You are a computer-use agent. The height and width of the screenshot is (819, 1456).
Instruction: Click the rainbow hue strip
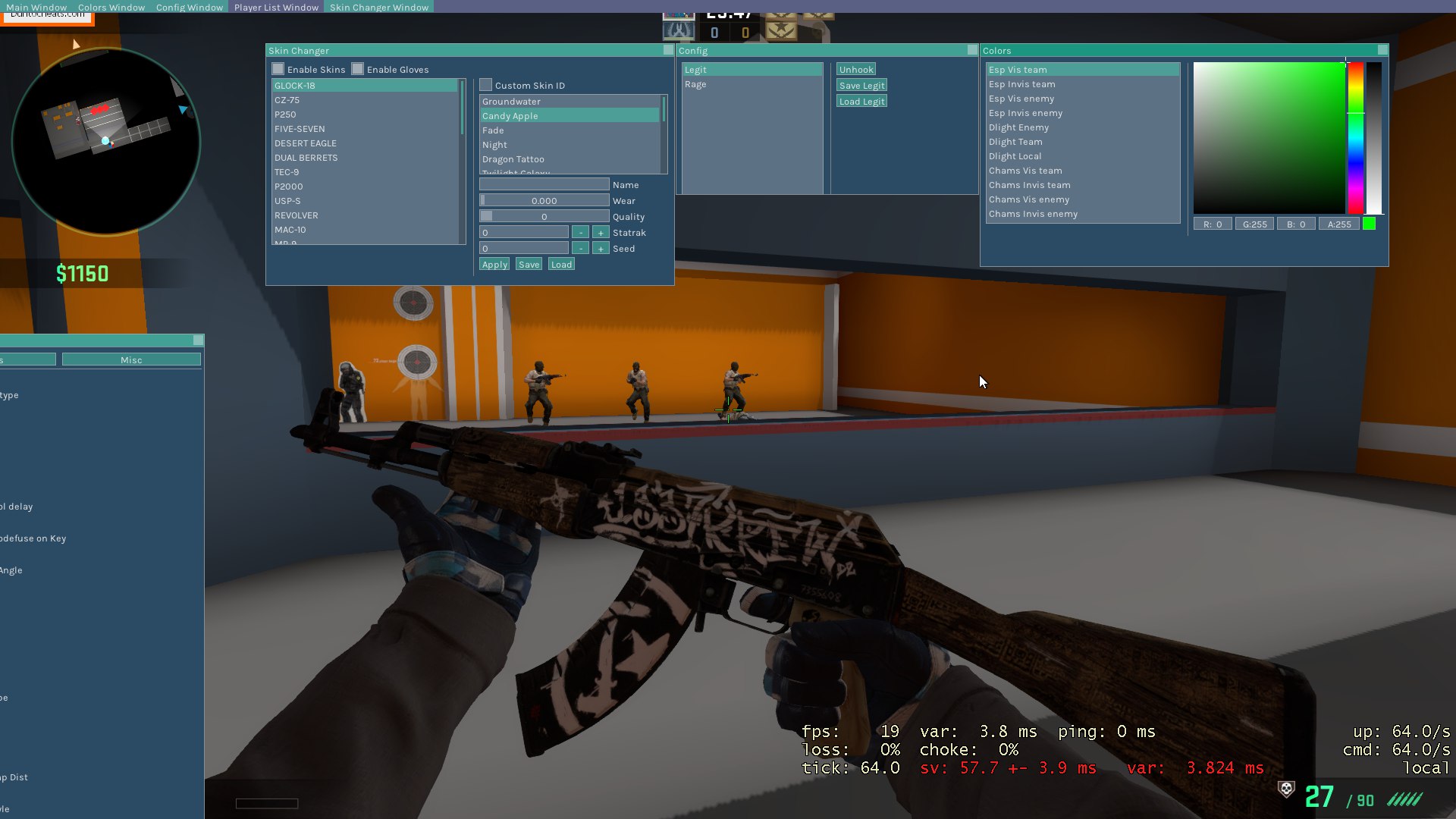(x=1355, y=136)
